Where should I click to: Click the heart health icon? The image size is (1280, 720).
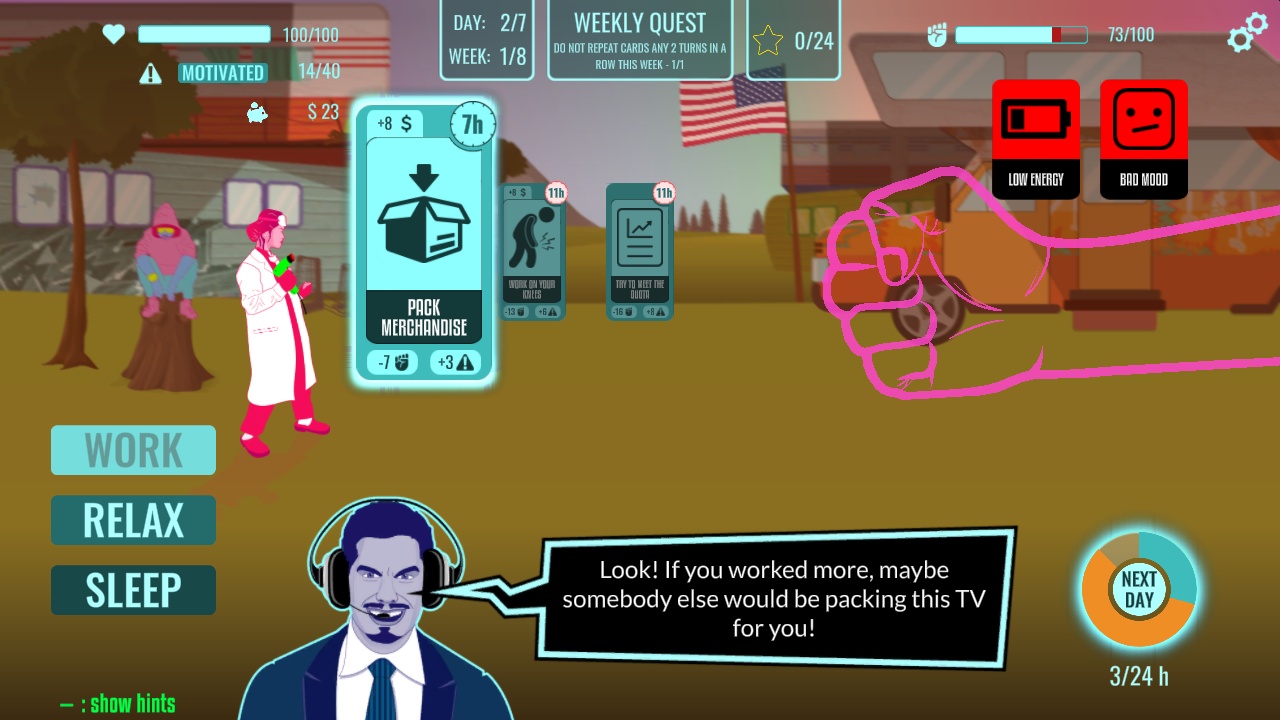(113, 33)
